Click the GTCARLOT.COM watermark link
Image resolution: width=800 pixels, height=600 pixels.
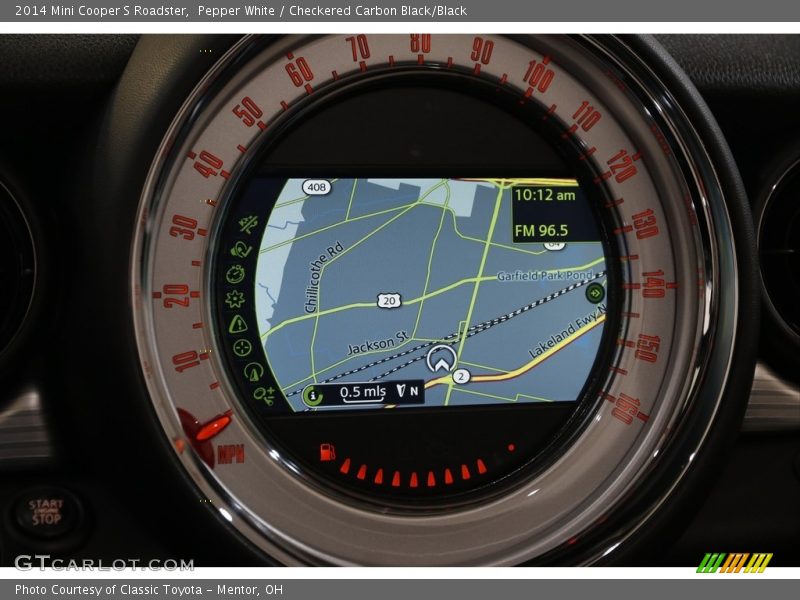tap(104, 563)
